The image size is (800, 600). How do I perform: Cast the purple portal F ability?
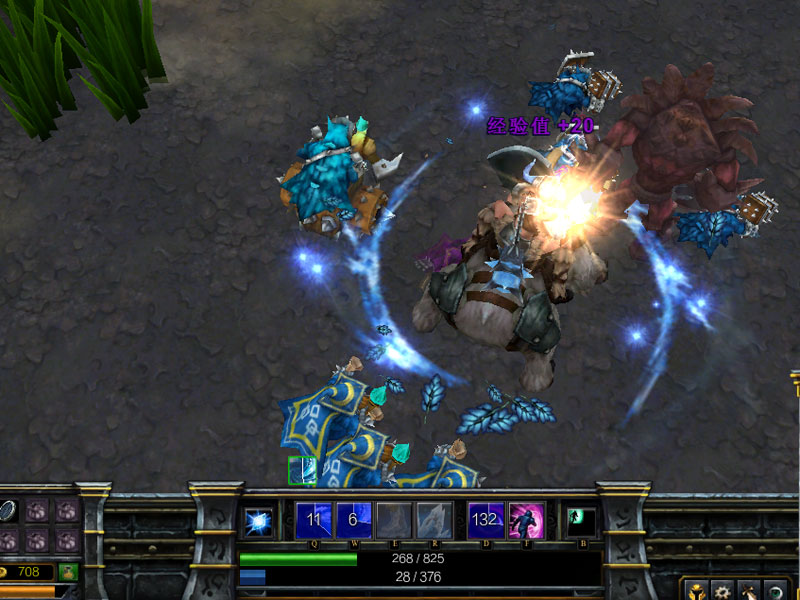click(526, 520)
